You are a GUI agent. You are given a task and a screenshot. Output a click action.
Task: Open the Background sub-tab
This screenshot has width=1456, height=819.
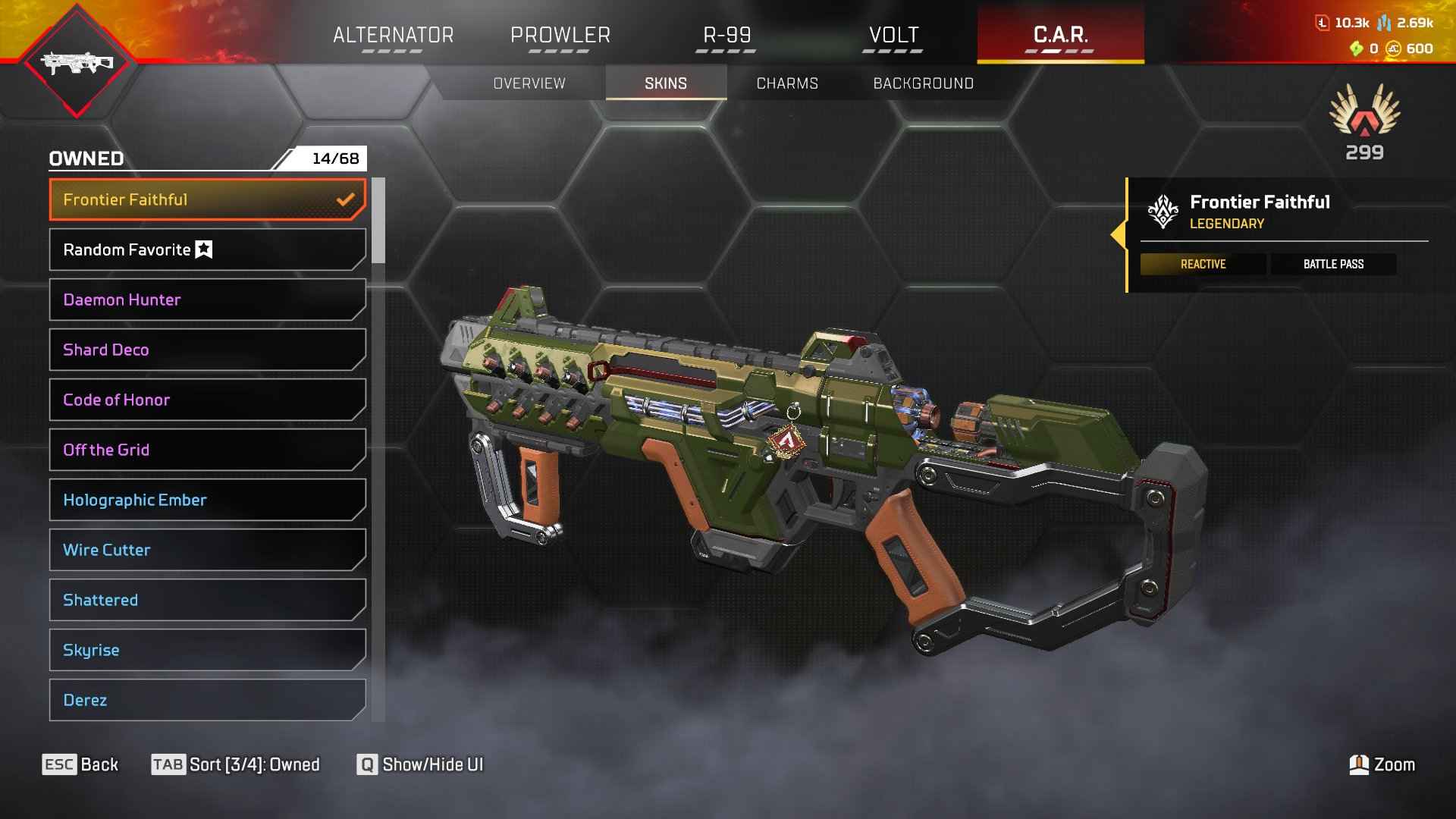923,83
